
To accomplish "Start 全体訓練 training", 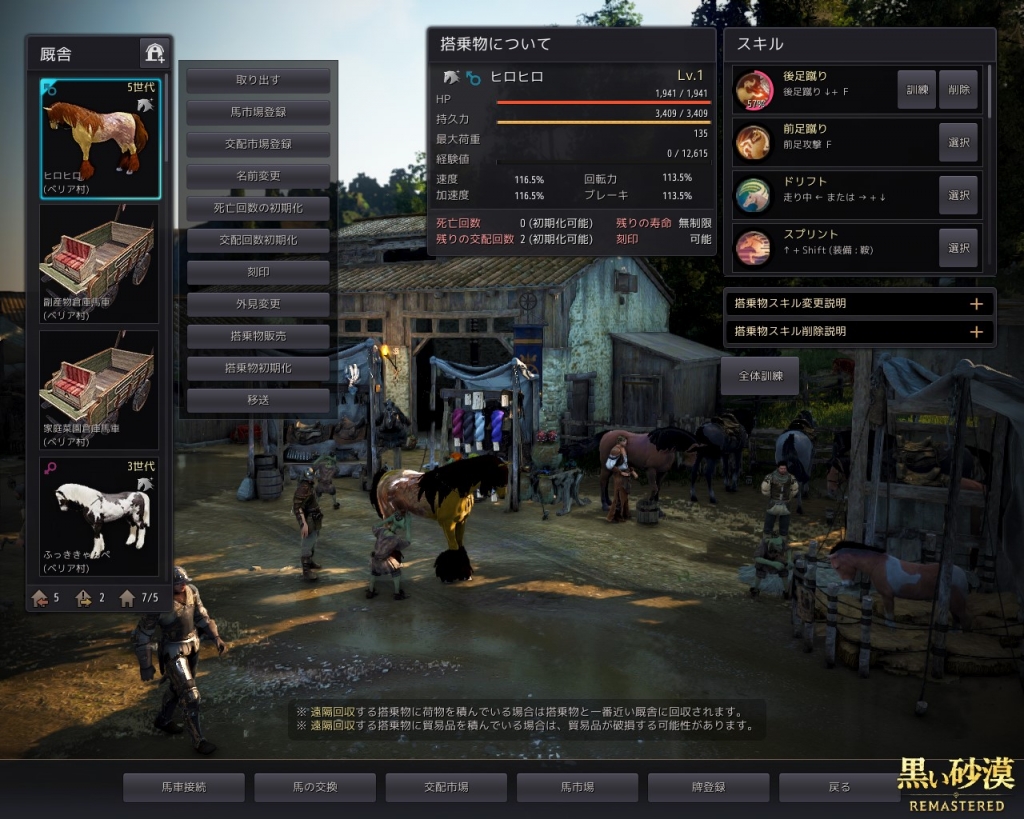I will (x=759, y=376).
